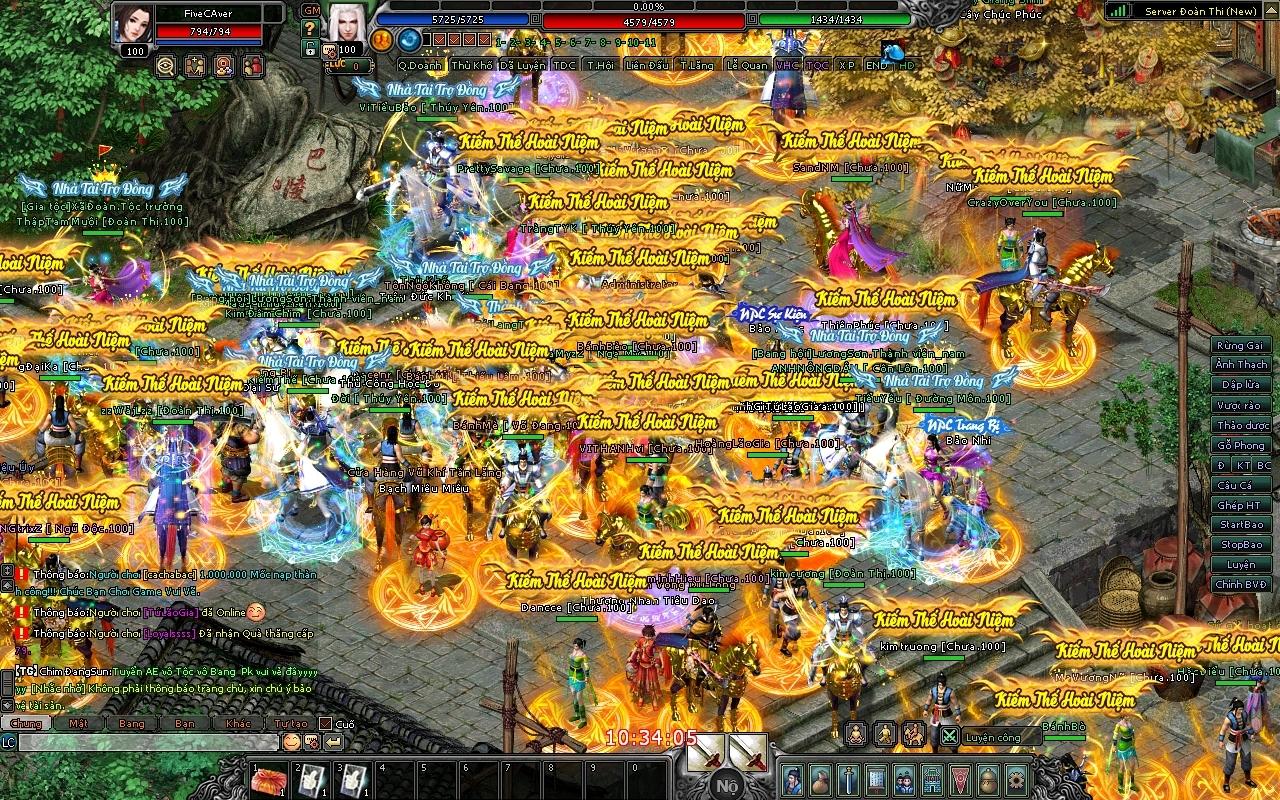The width and height of the screenshot is (1280, 800).
Task: Open the character portrait icon in bottom bar
Action: tap(792, 779)
